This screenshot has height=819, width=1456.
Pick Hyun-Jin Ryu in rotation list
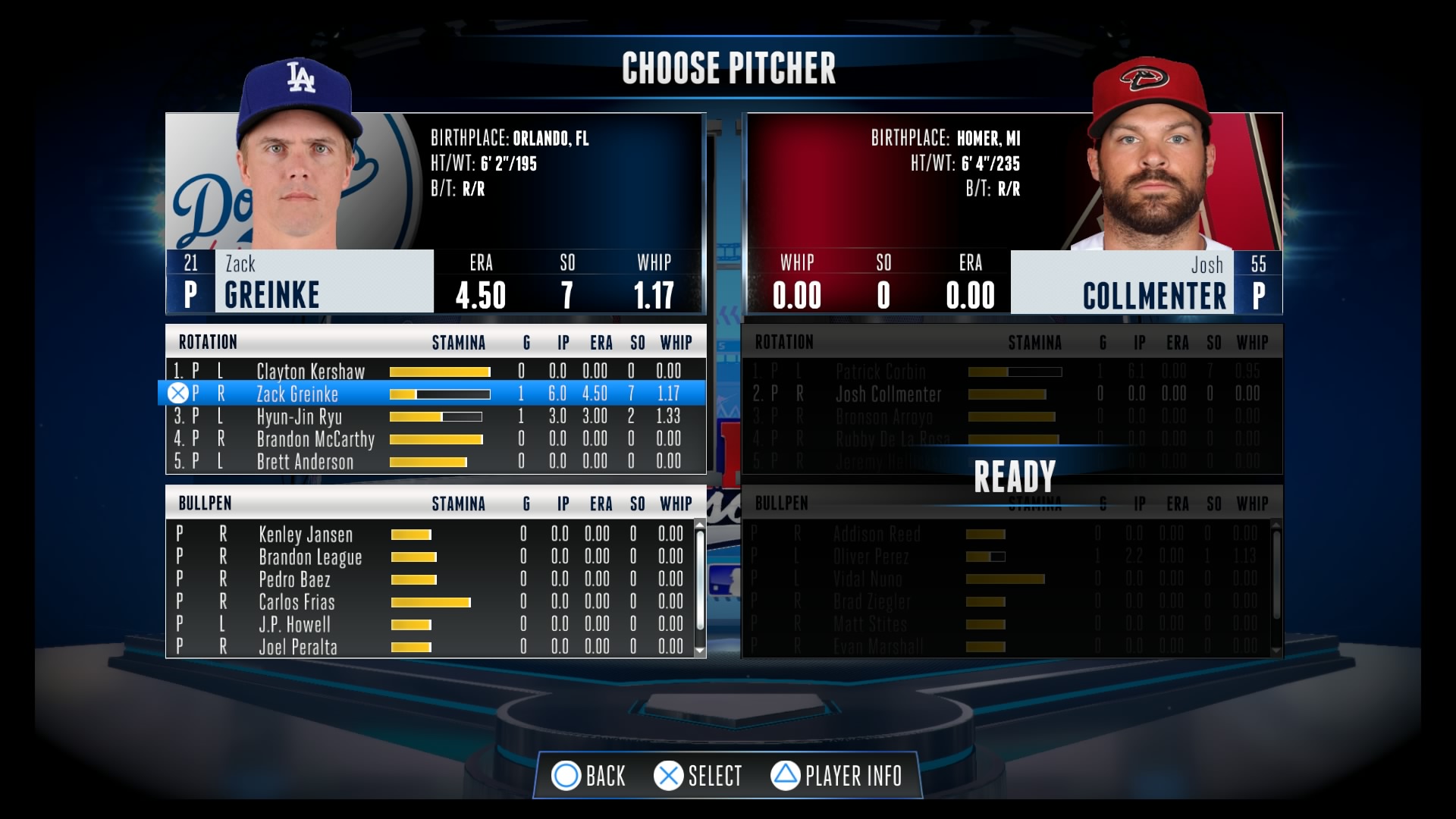click(x=299, y=416)
